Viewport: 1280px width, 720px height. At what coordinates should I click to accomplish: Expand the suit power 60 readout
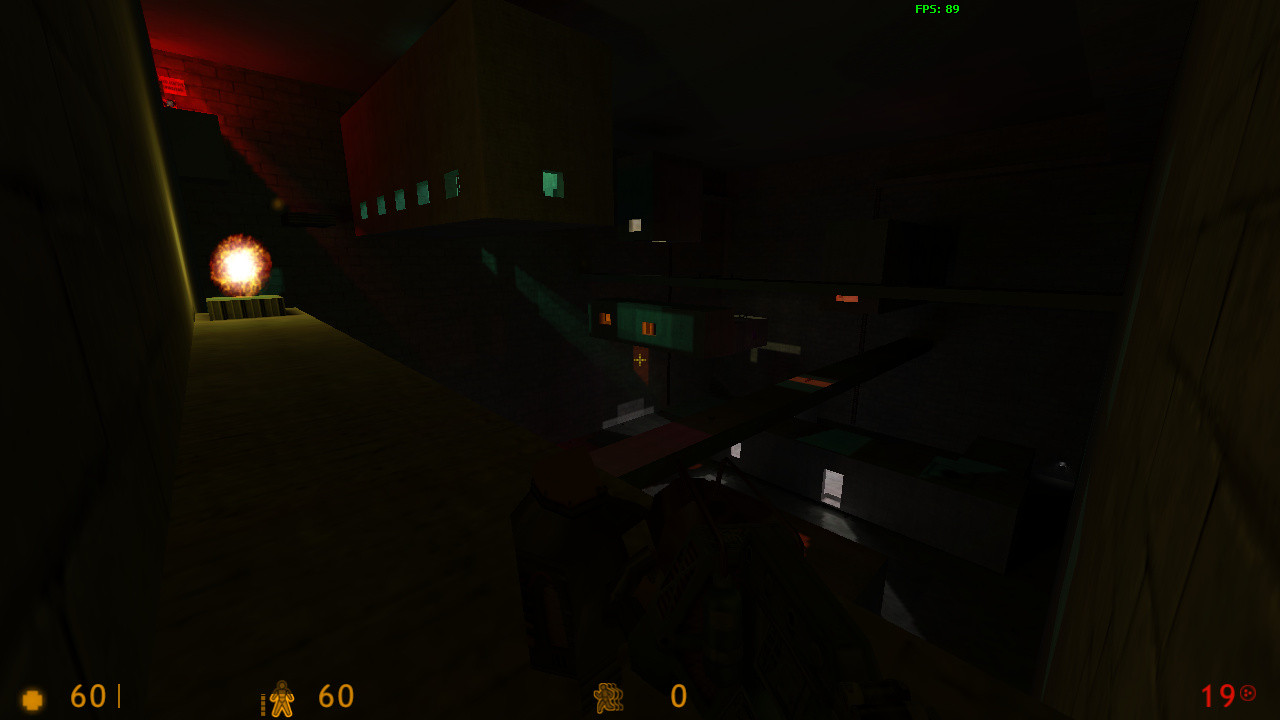coord(334,697)
